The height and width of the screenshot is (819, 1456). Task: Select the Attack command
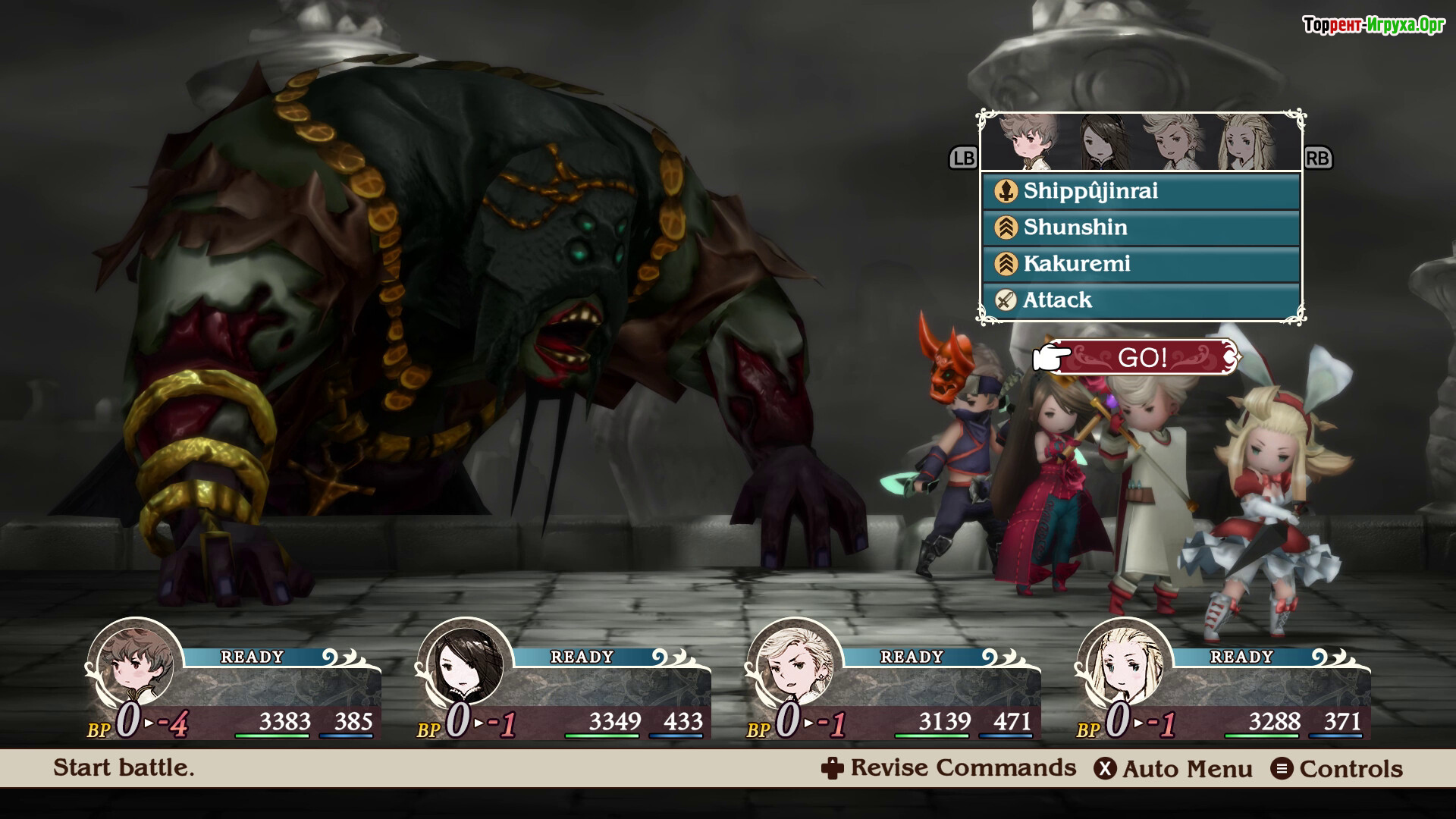(1141, 300)
